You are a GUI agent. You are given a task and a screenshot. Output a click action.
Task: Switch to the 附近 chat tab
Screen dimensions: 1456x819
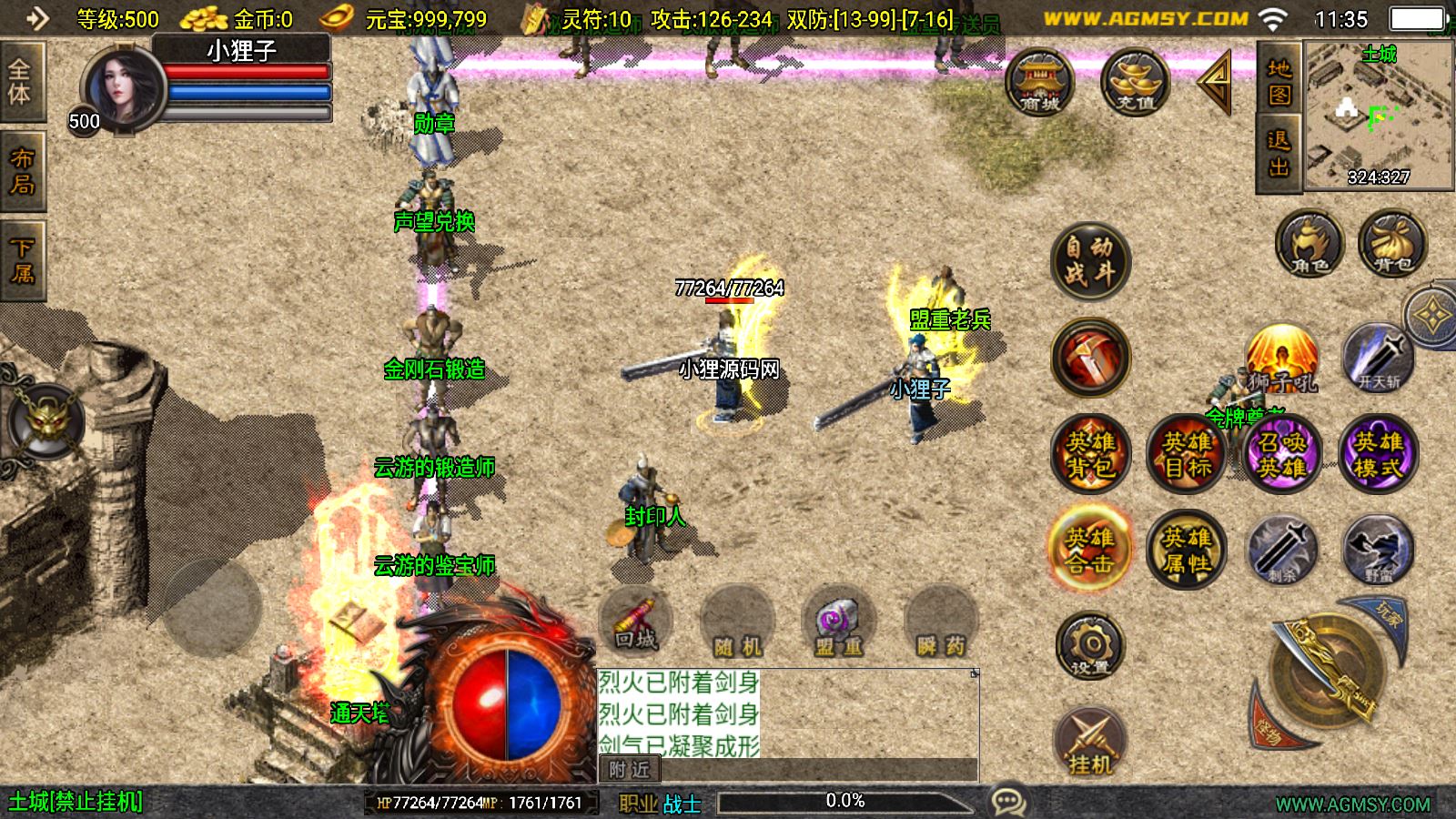(629, 770)
